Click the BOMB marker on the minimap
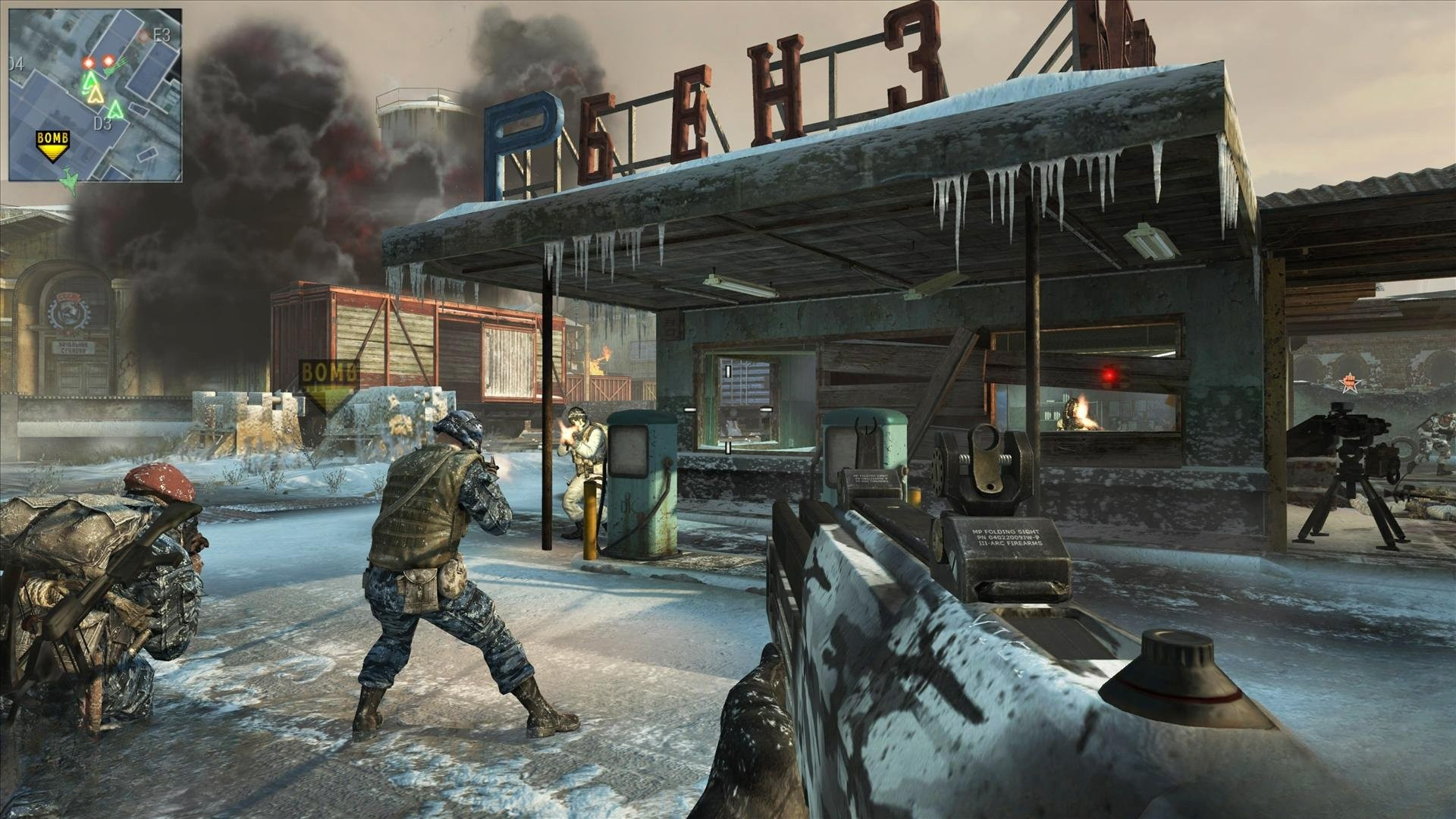The width and height of the screenshot is (1456, 819). click(x=53, y=146)
